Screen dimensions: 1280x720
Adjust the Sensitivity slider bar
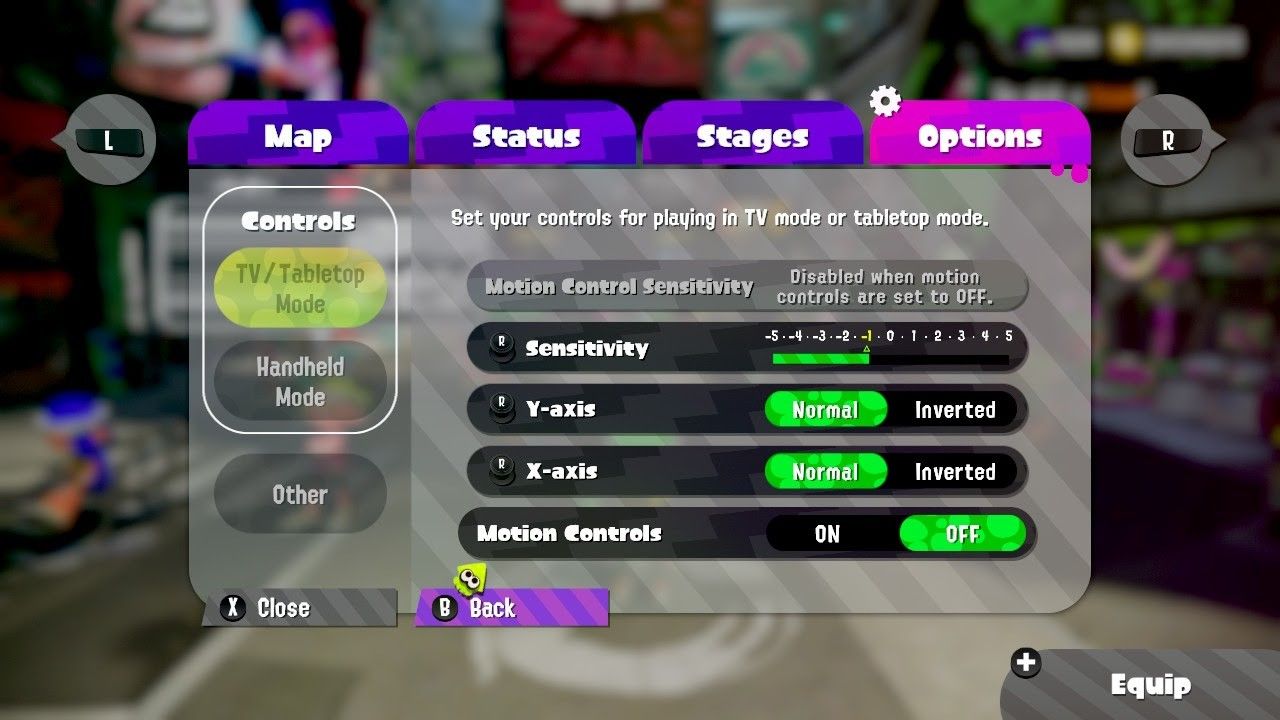[889, 358]
